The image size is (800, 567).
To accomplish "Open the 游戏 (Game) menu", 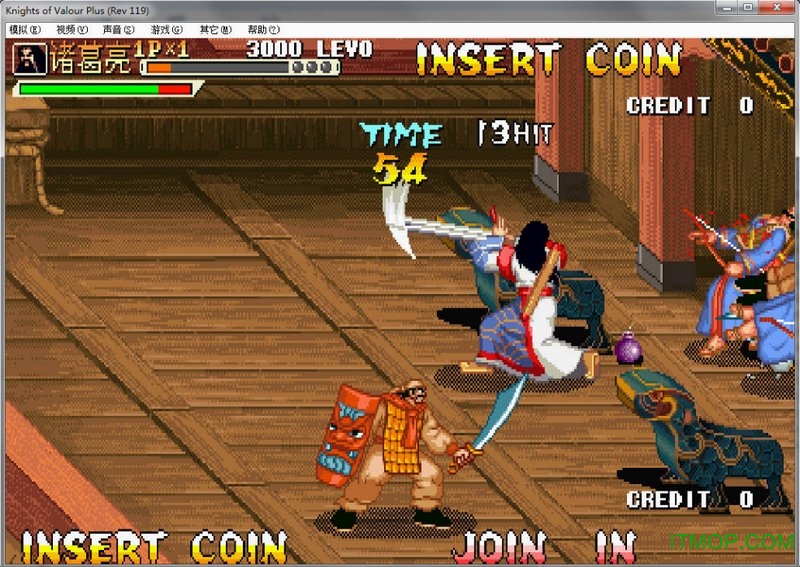I will coord(167,30).
